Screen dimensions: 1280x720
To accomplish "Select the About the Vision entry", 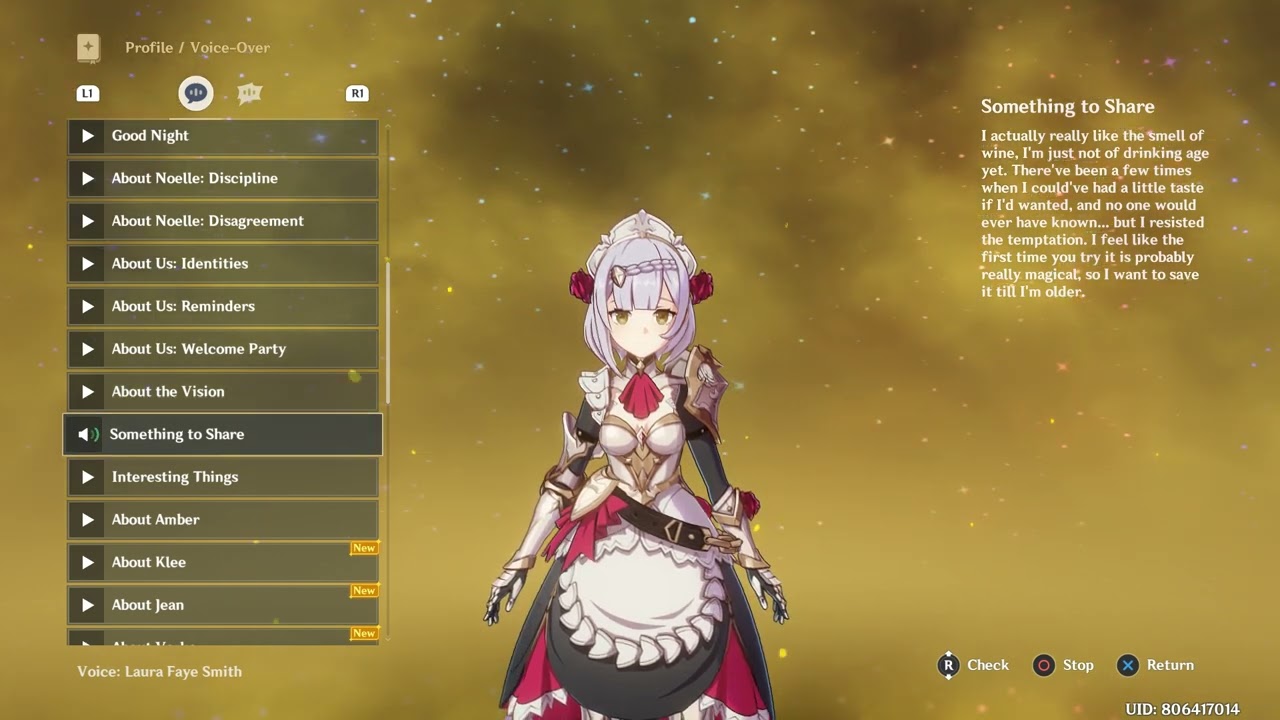I will (x=222, y=392).
